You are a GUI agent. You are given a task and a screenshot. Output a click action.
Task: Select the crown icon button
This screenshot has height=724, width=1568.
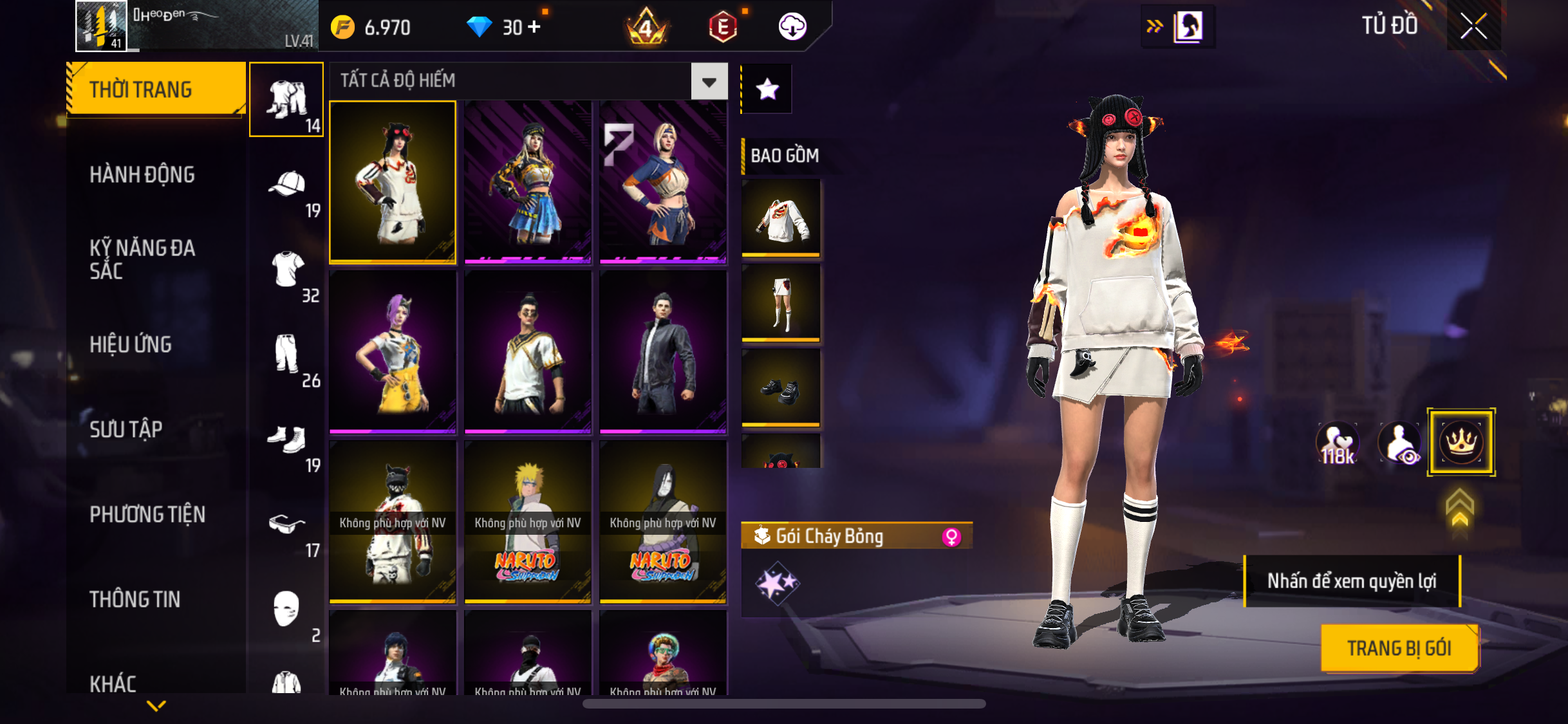[1461, 442]
